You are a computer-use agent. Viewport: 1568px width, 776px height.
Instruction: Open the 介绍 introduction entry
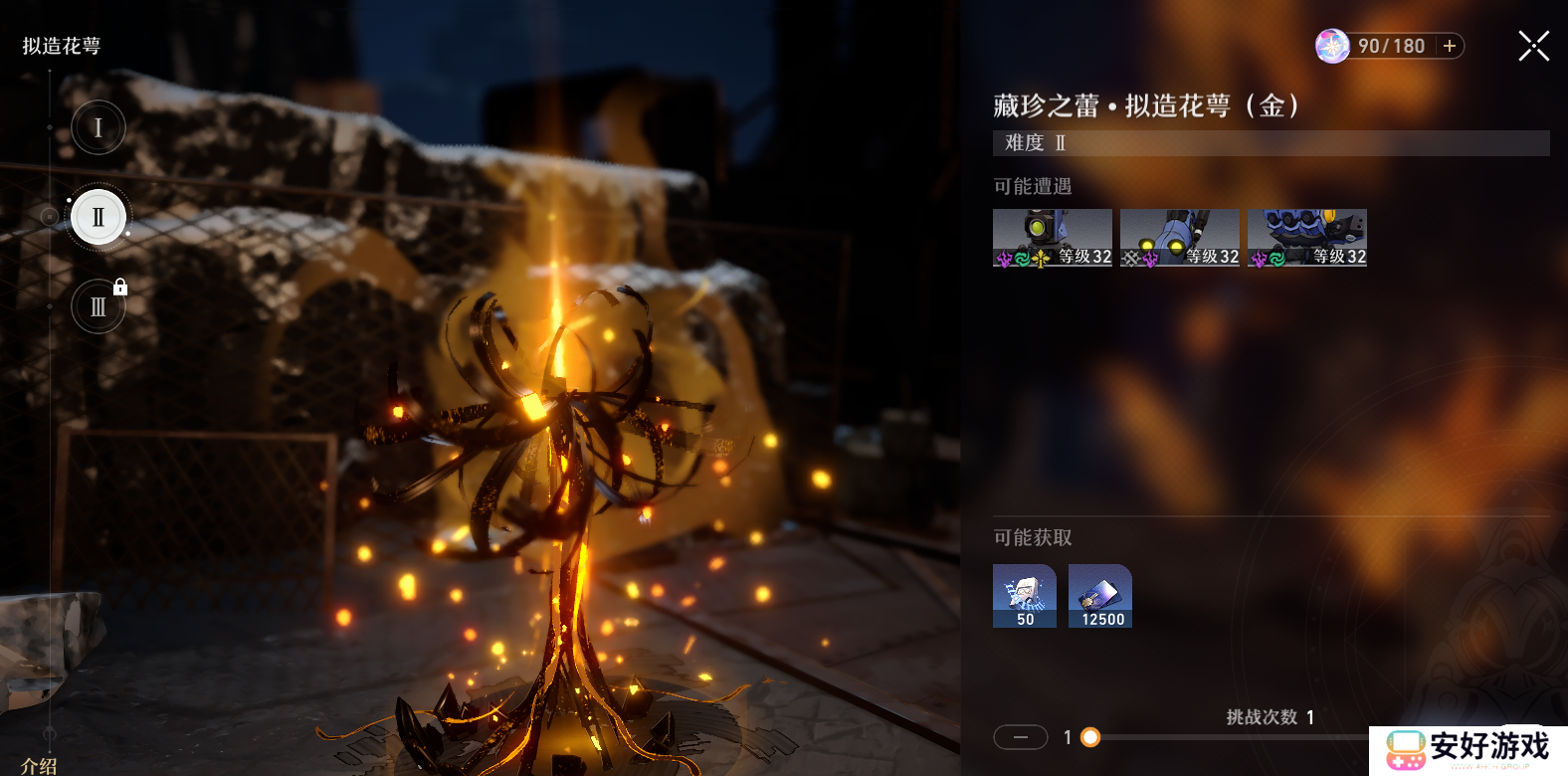tap(40, 765)
